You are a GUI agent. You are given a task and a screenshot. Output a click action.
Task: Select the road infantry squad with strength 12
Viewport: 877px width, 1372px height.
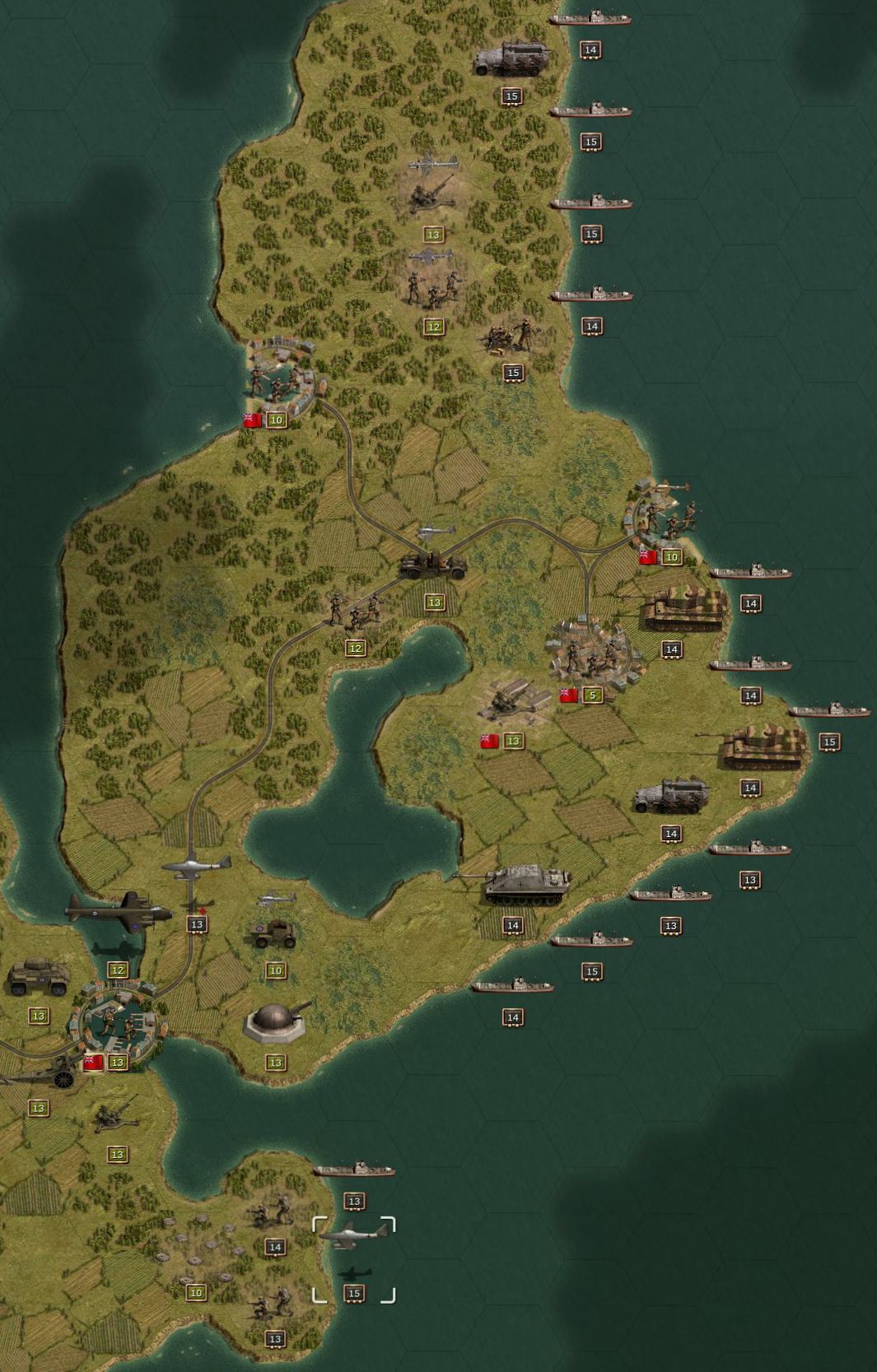click(355, 611)
